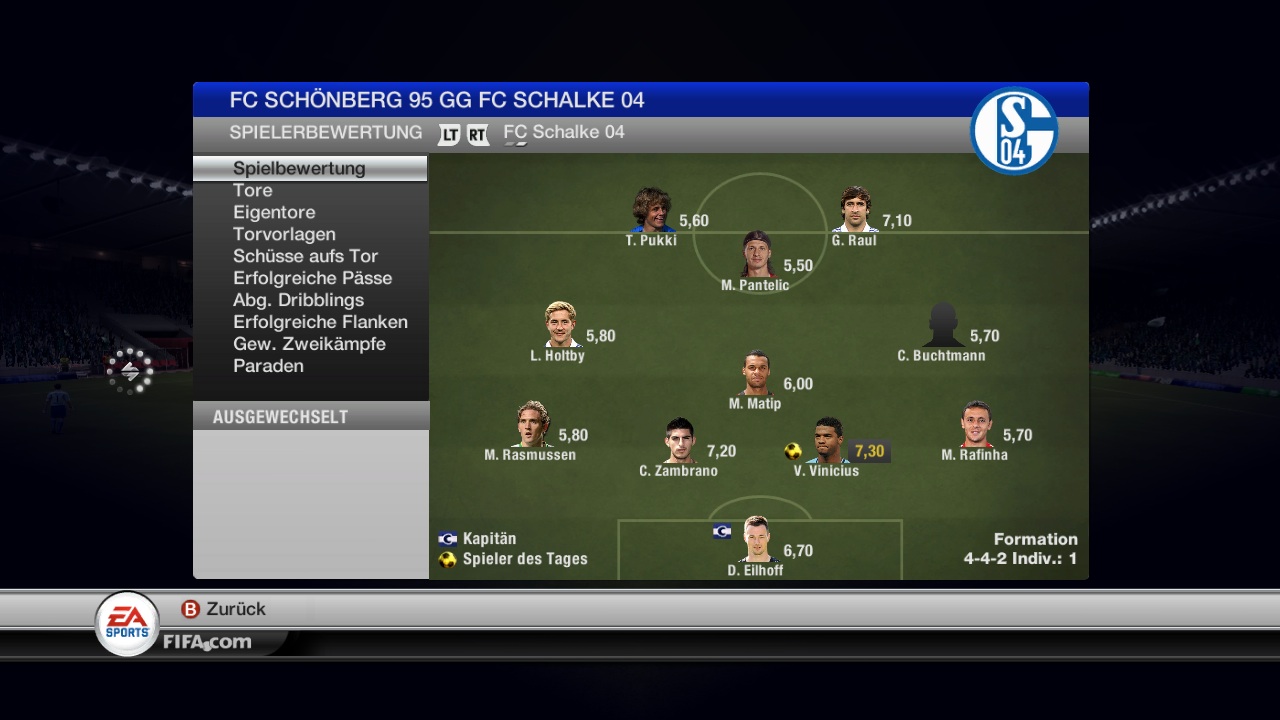This screenshot has width=1280, height=720.
Task: Switch to Erfolgreiche Pässe
Action: tap(312, 278)
